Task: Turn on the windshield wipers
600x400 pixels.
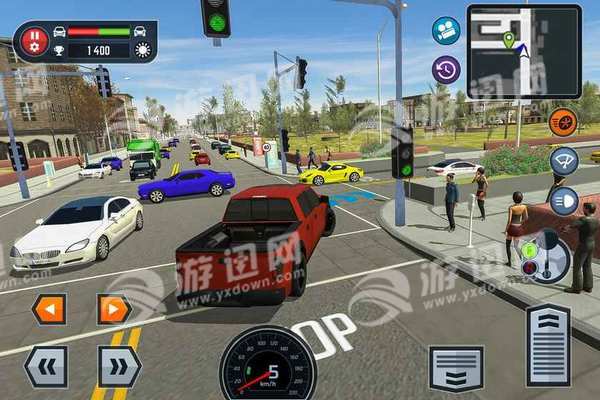Action: pos(565,161)
